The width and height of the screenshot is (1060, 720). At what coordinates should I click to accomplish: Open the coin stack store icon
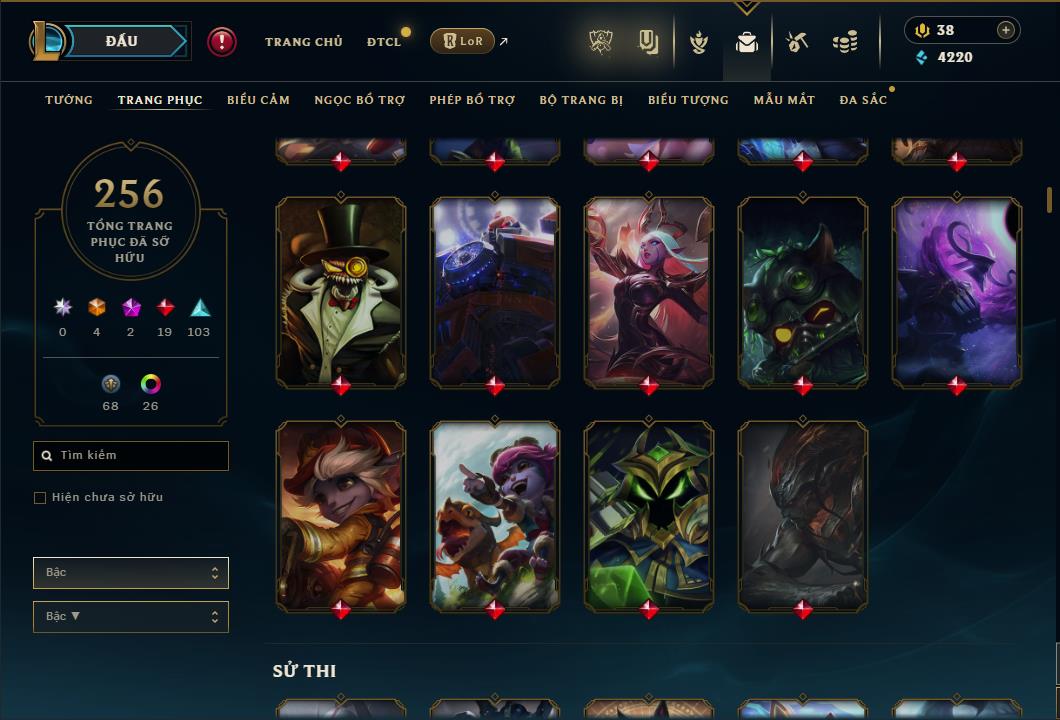point(845,42)
